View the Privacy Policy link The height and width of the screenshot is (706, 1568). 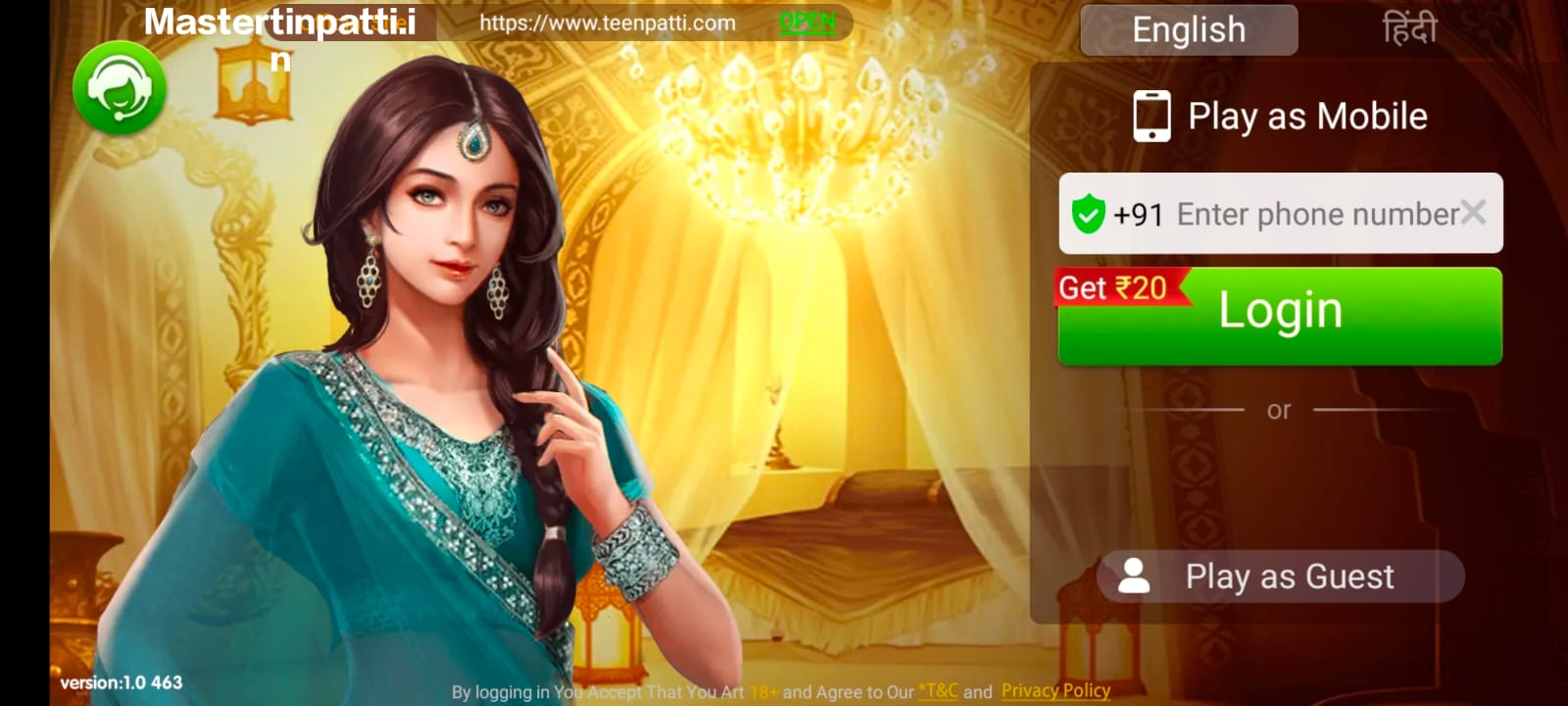(x=1055, y=690)
